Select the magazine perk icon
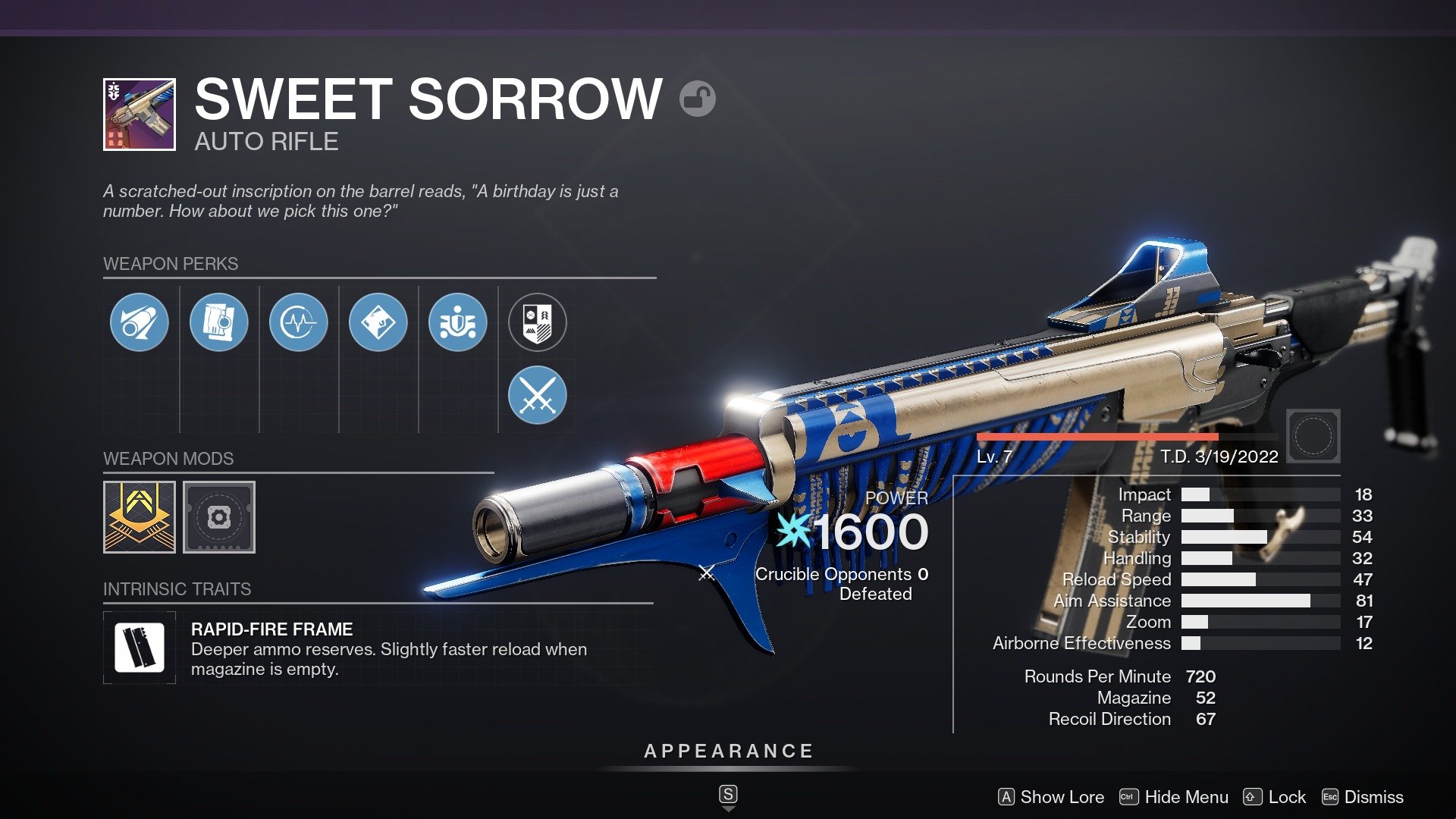 [x=219, y=322]
